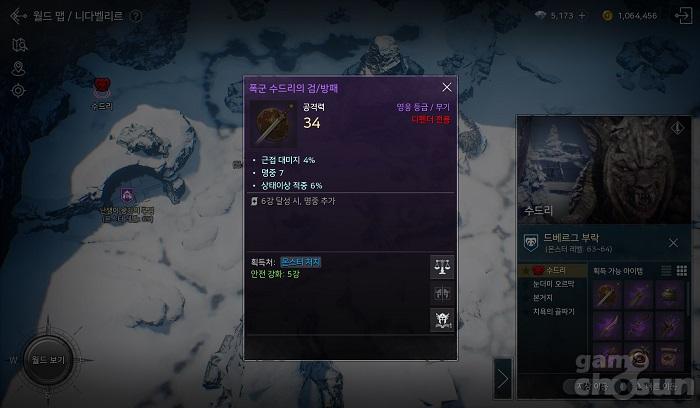The width and height of the screenshot is (700, 408).
Task: Close the 드베르그 부락 info panel
Action: click(673, 243)
